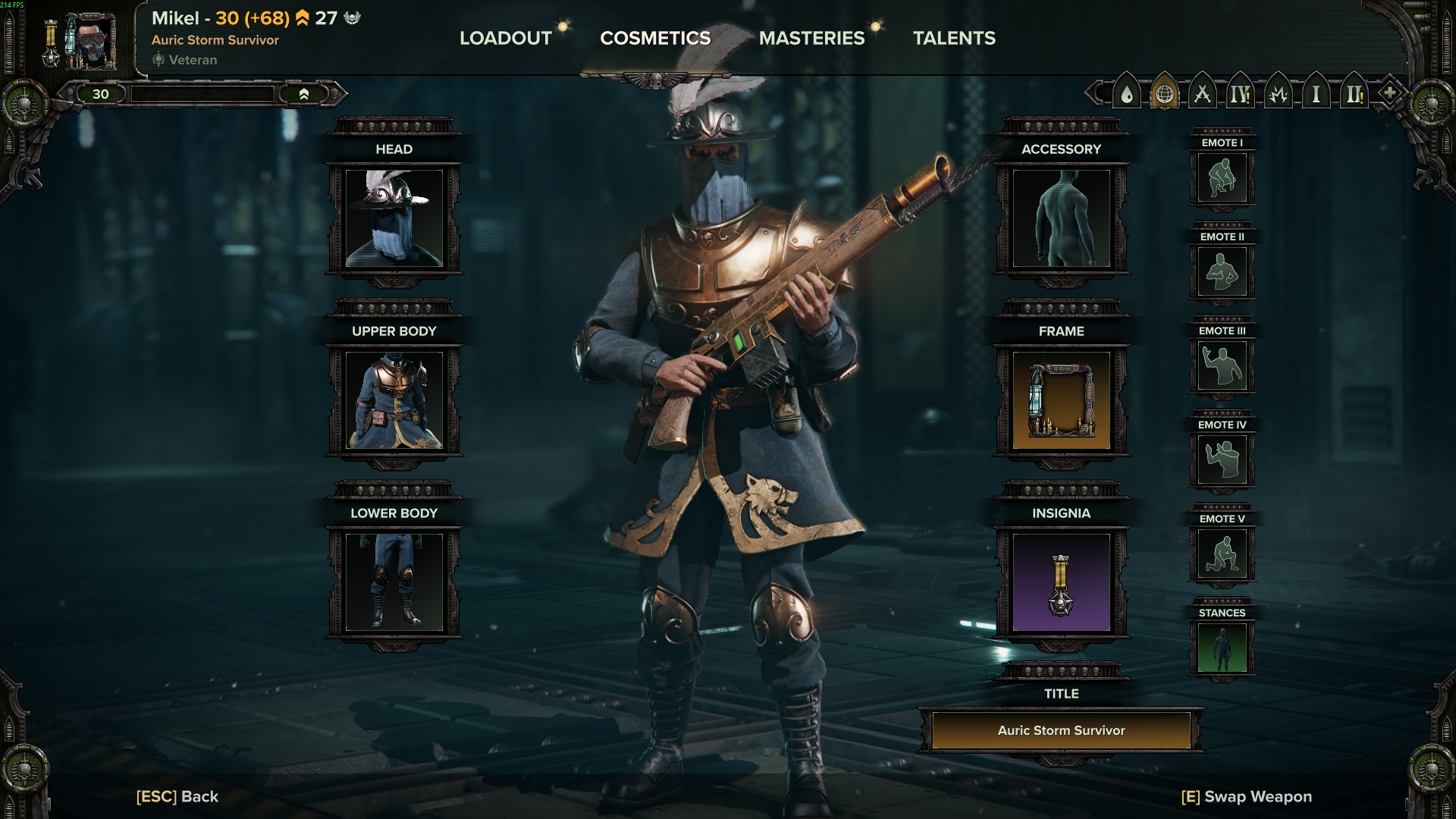1456x819 pixels.
Task: Select the explosion burst loadout preset
Action: pyautogui.click(x=1278, y=95)
